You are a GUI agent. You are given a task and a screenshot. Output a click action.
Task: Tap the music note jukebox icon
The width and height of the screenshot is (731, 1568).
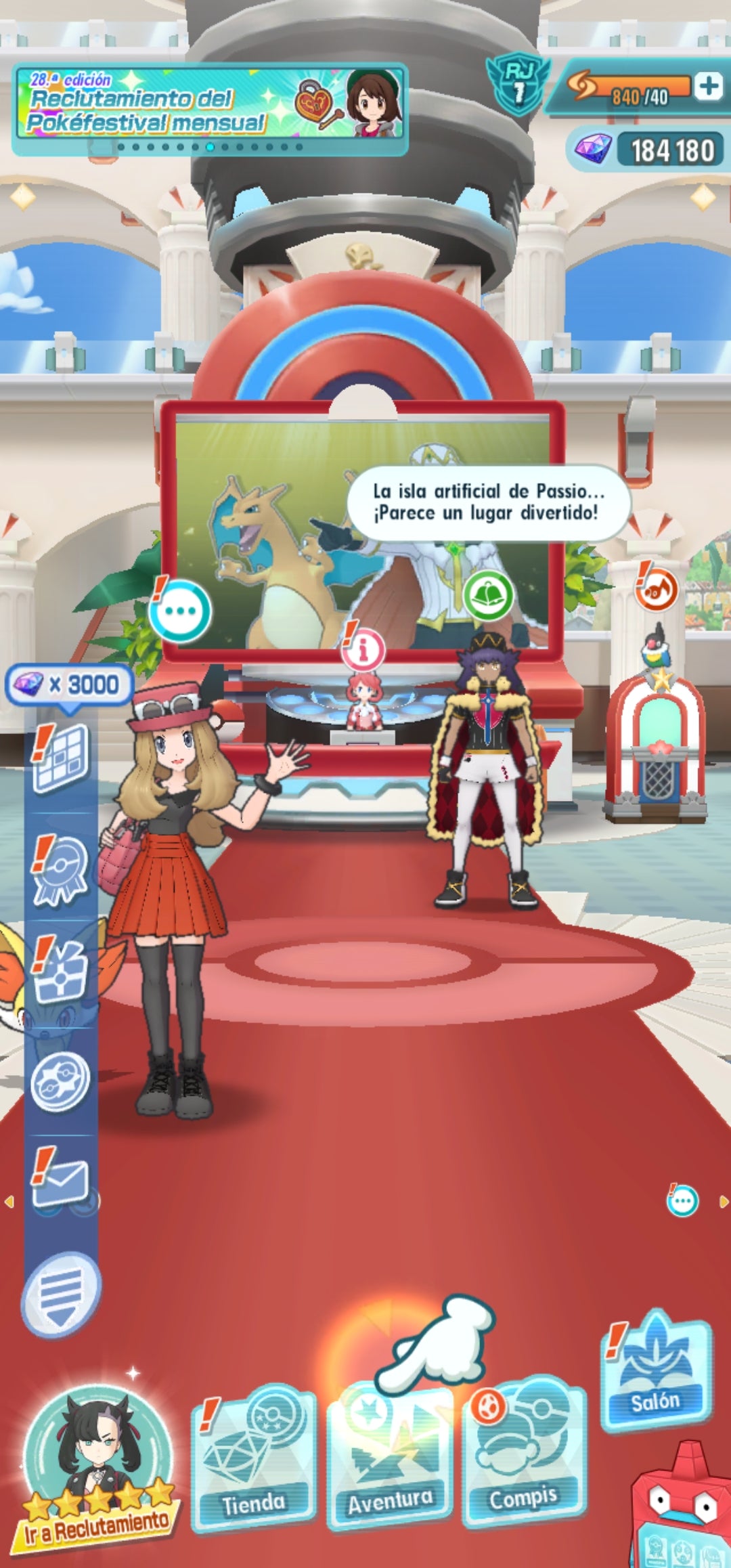(x=656, y=588)
